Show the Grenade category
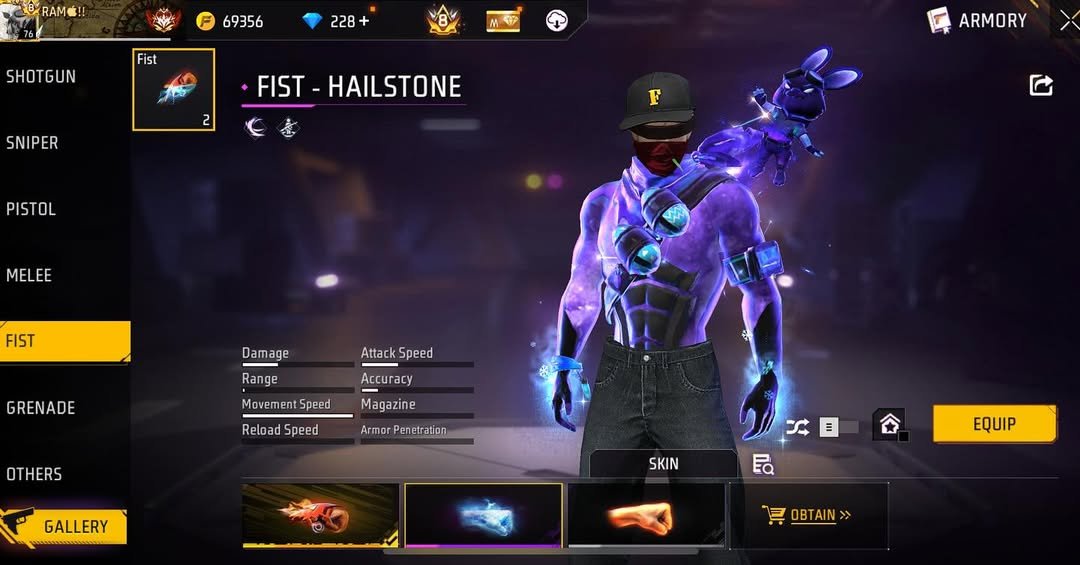 [41, 408]
